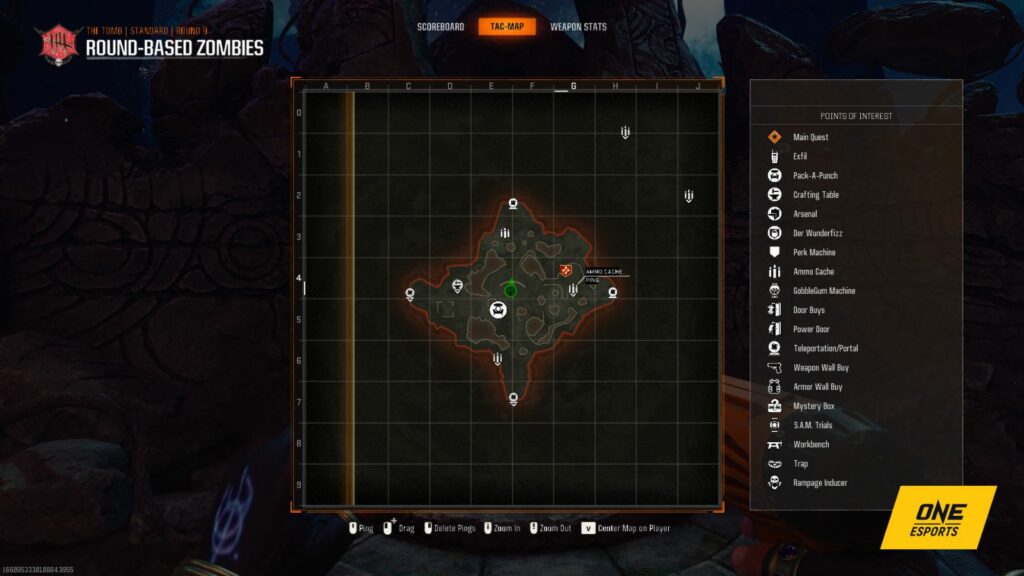Switch to the Scoreboard tab
1024x576 pixels.
[x=440, y=27]
